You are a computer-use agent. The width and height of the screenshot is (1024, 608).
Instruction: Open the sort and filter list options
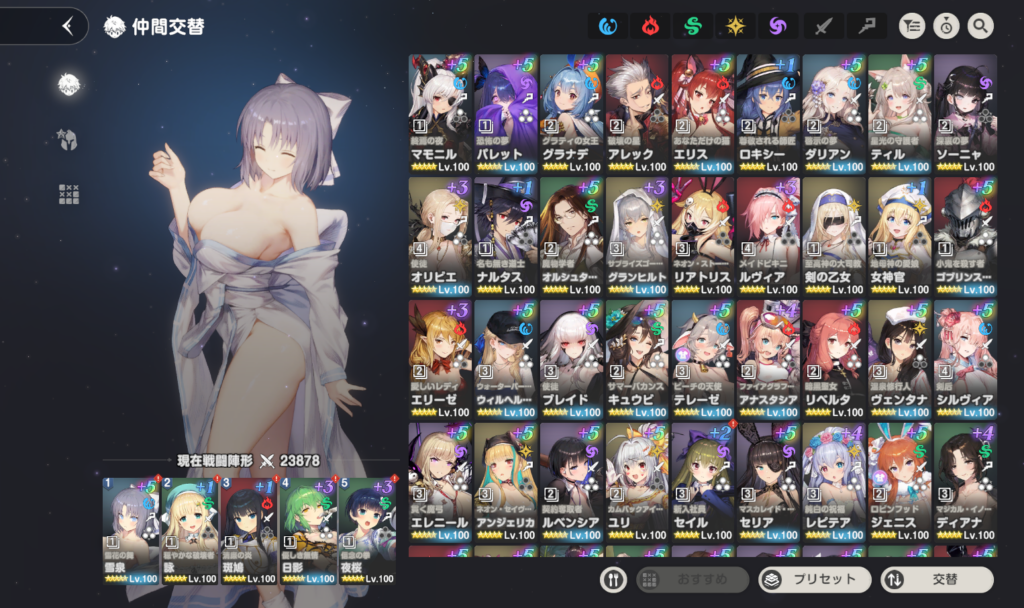(913, 26)
